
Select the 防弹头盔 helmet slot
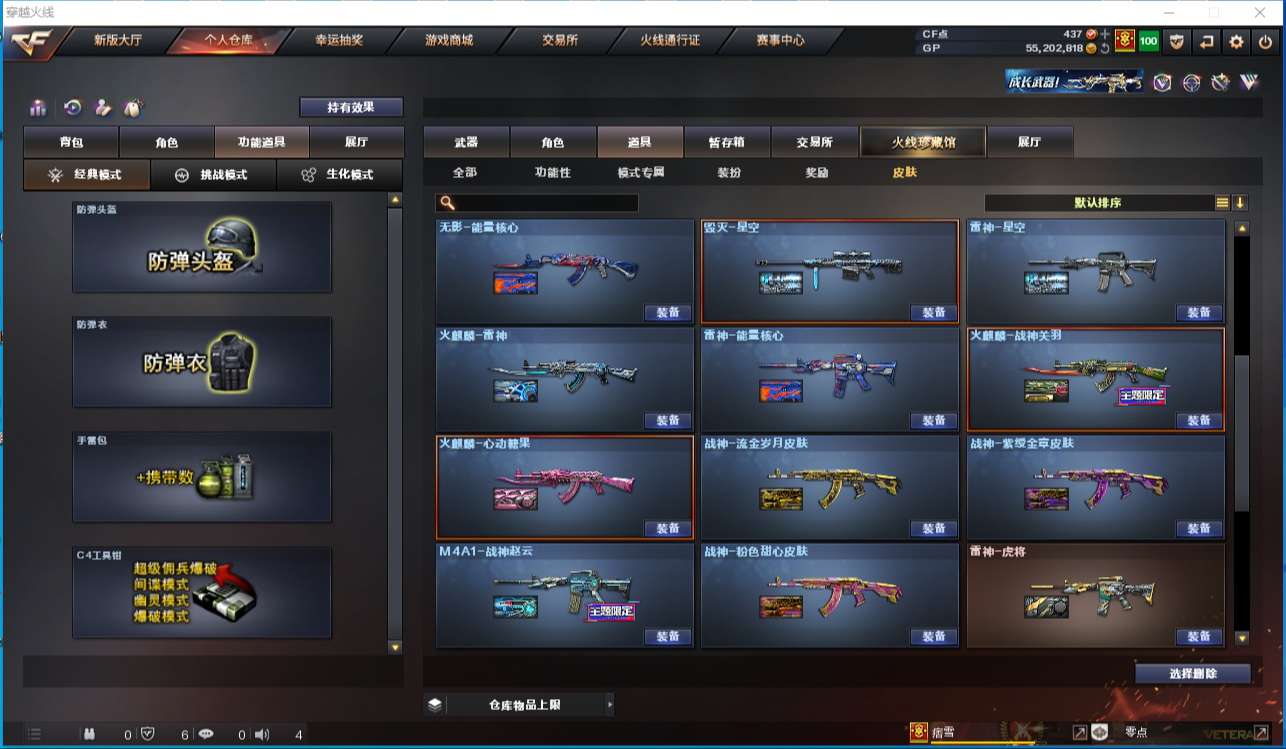coord(202,248)
